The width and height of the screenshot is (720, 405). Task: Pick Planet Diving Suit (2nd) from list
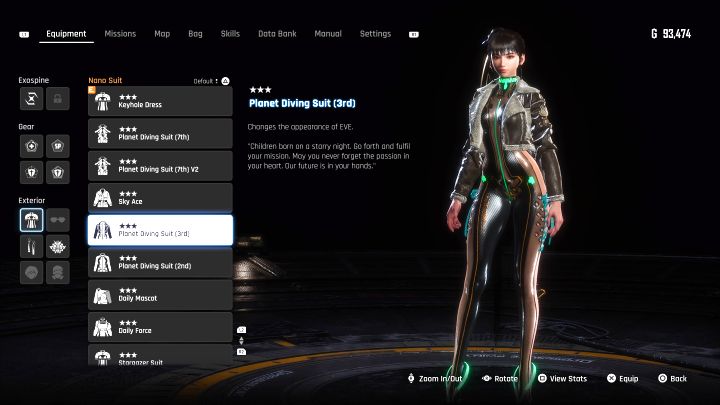(160, 262)
